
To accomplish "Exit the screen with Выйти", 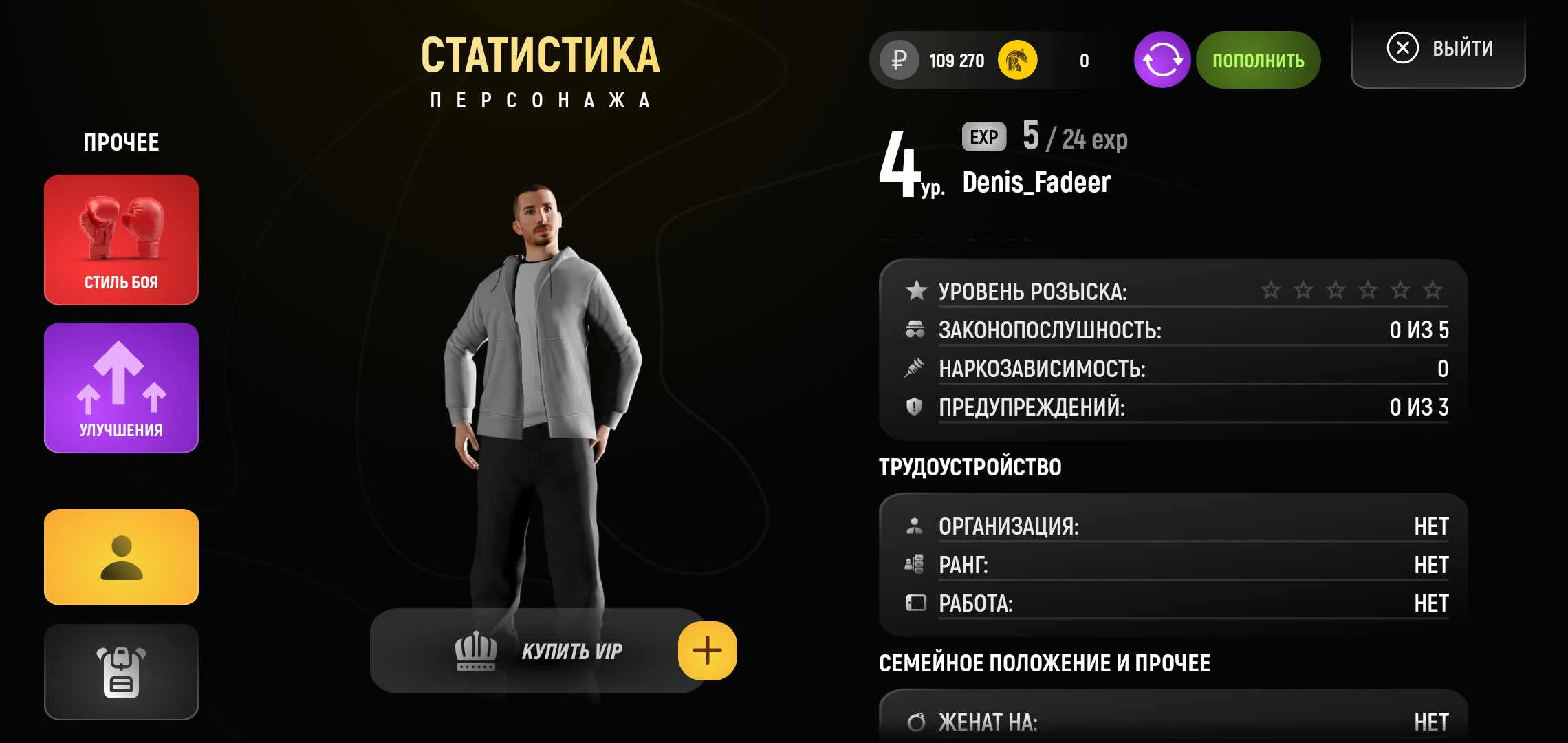I will [1439, 49].
